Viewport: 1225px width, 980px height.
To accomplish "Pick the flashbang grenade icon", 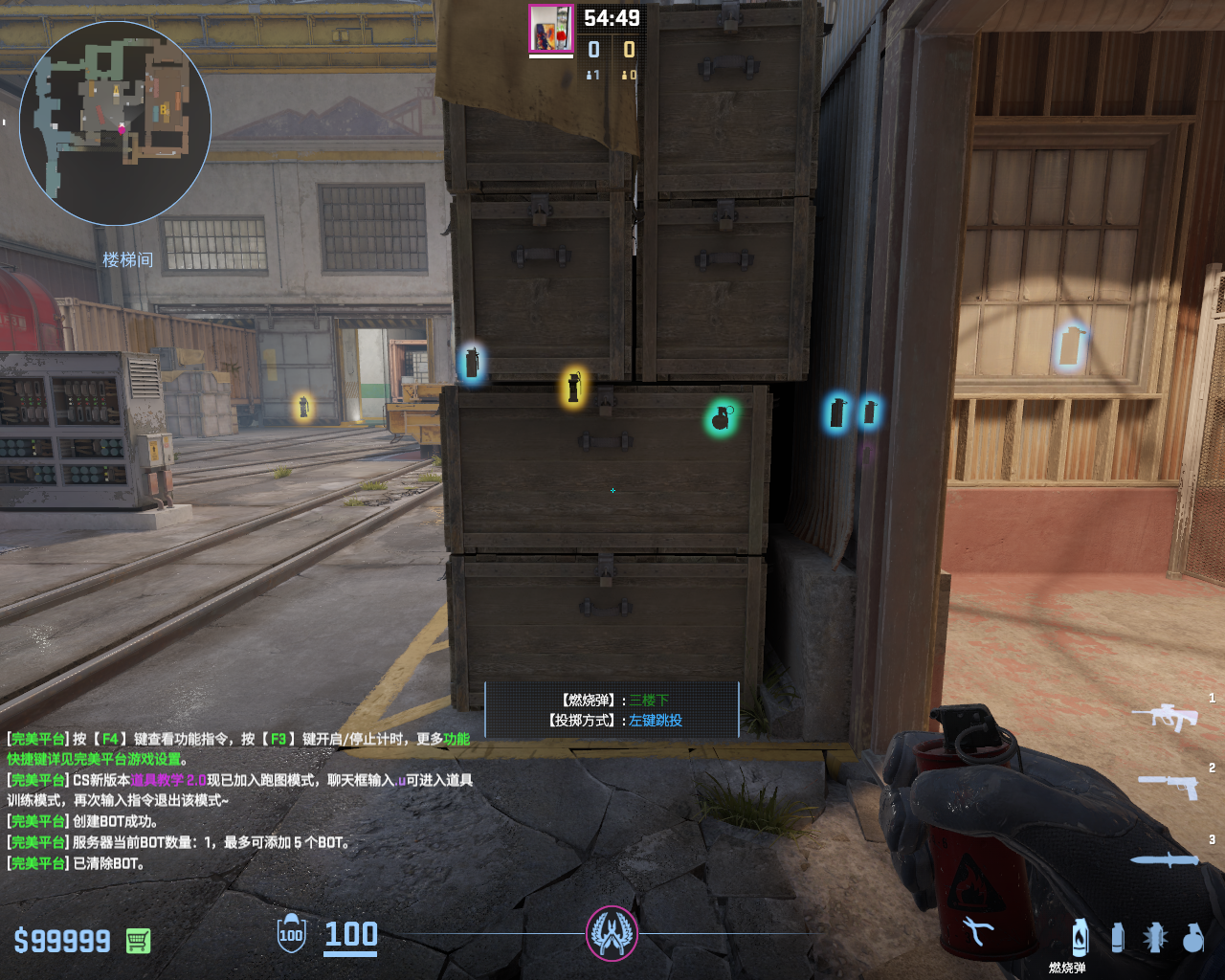I will [1155, 937].
